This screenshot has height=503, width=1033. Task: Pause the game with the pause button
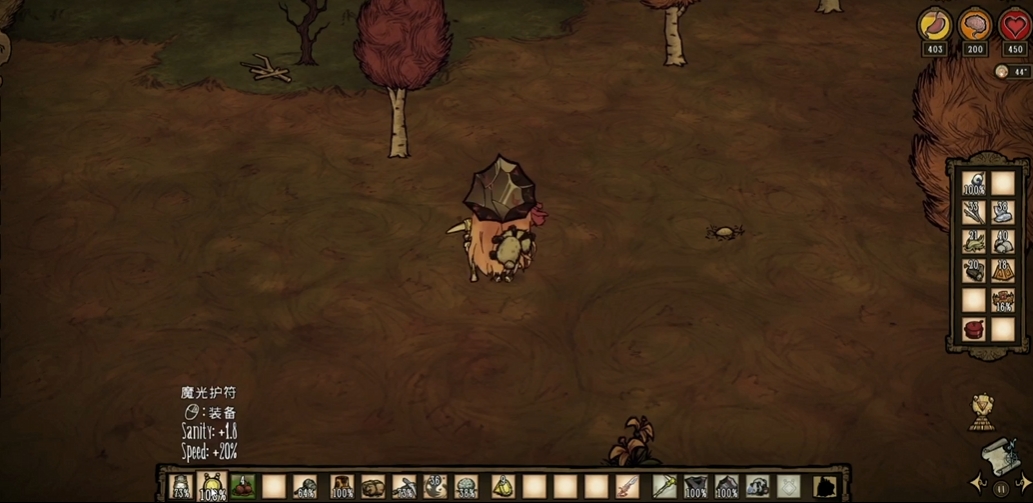point(1001,488)
